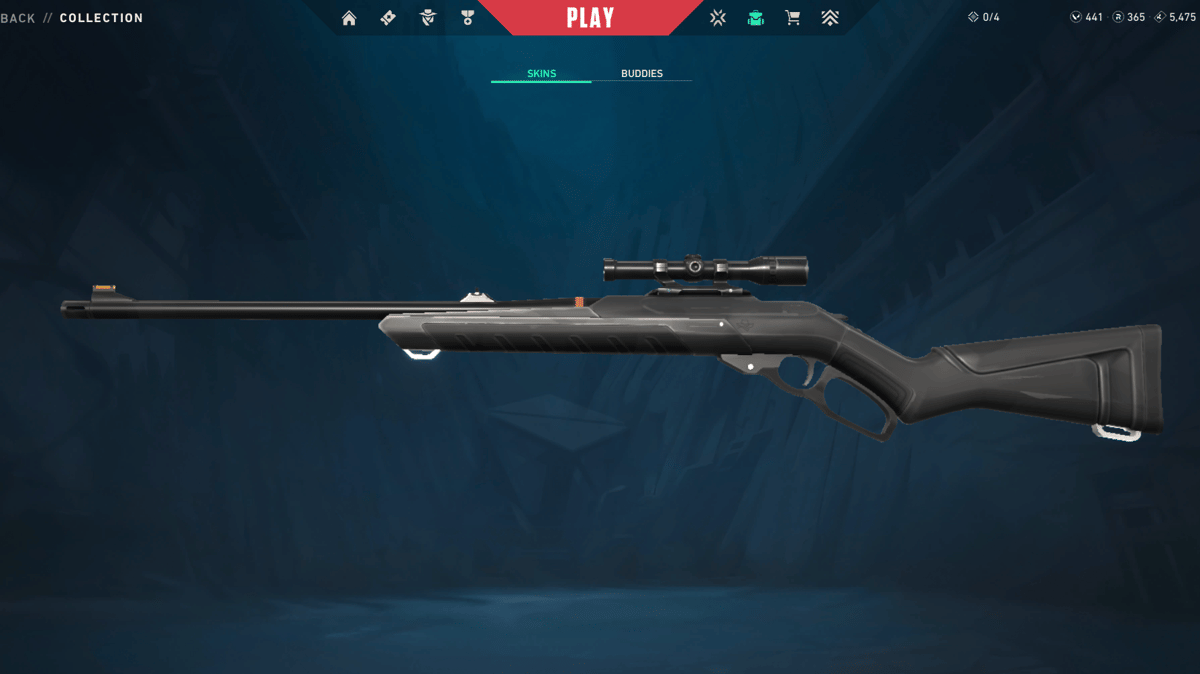Open the Battle Pass ticket icon

388,18
